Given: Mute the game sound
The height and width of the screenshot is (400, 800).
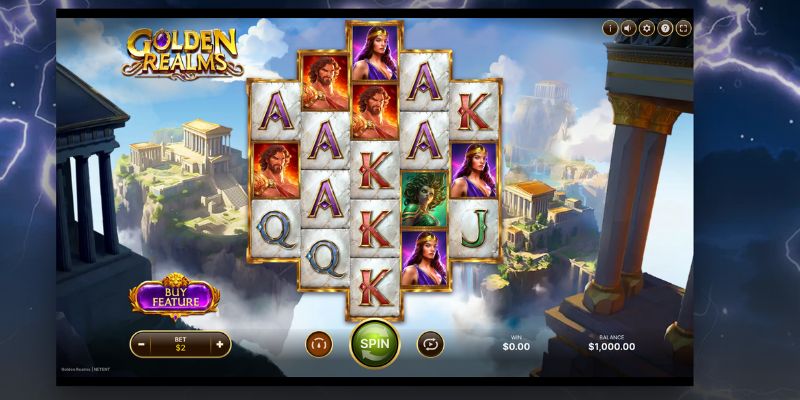Looking at the screenshot, I should pyautogui.click(x=628, y=28).
